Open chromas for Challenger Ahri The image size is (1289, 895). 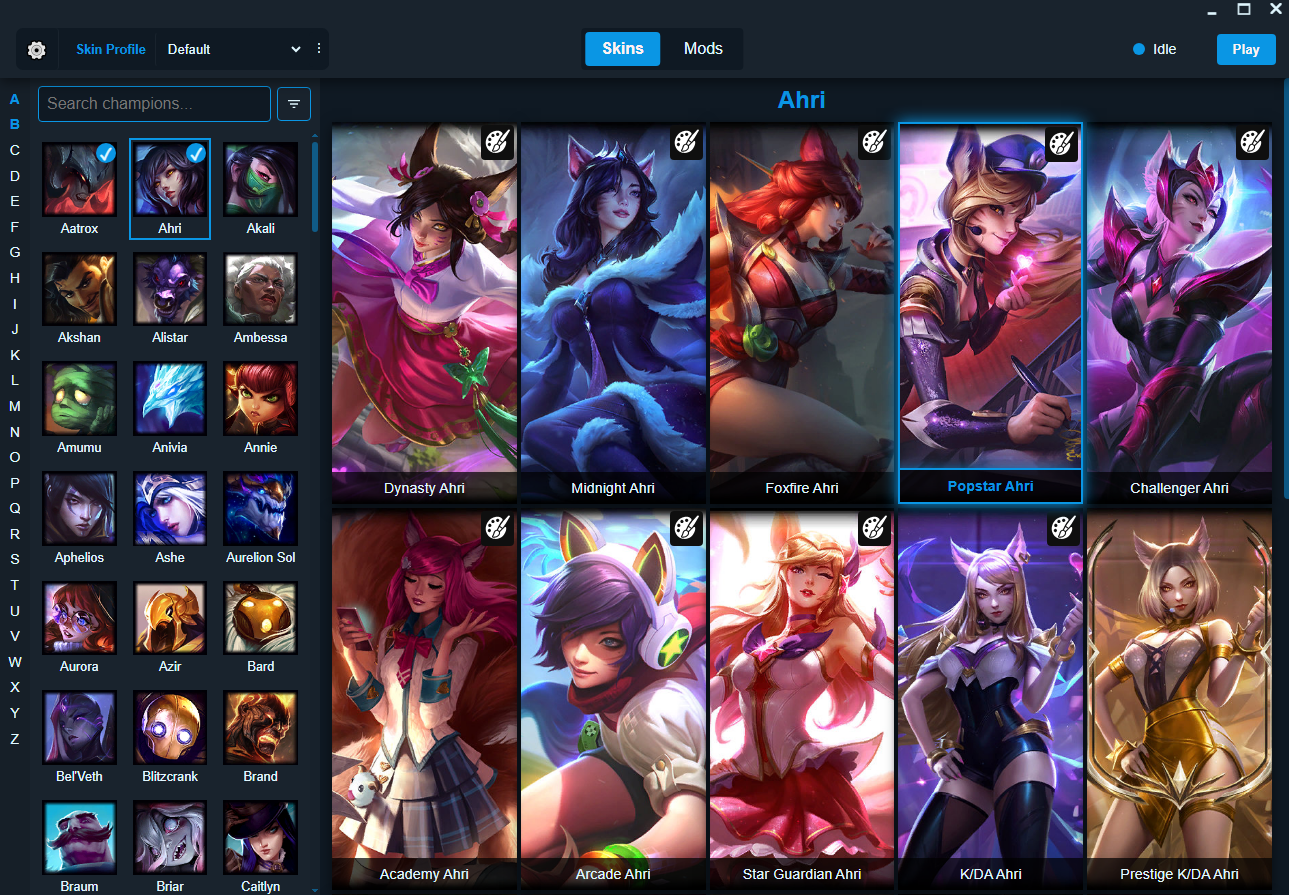pyautogui.click(x=1251, y=143)
